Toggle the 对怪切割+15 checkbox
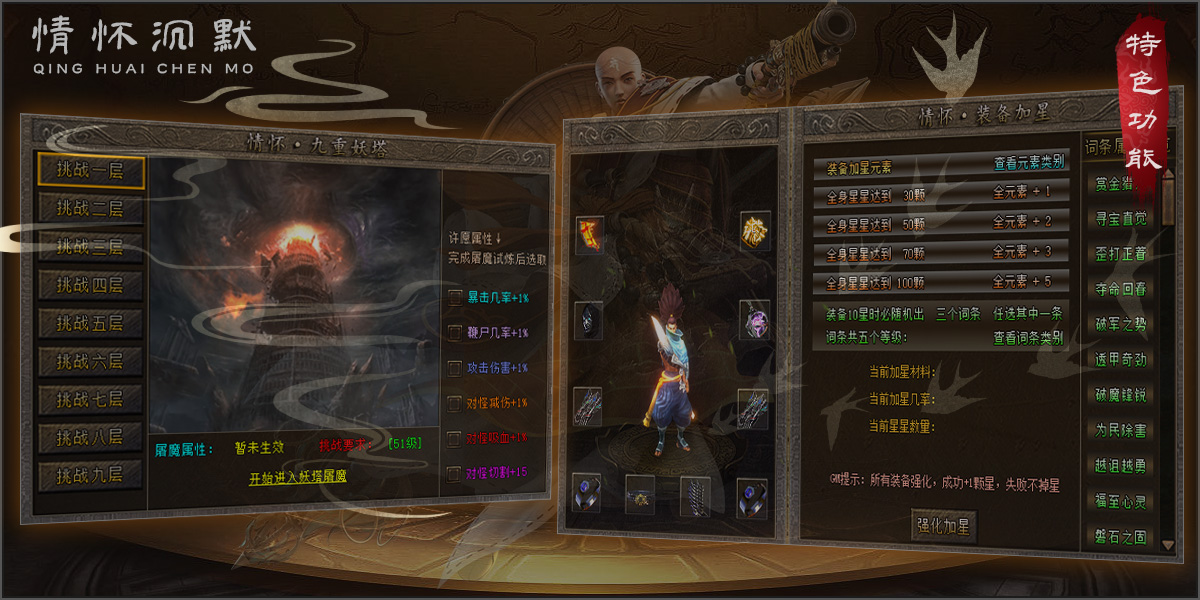Screen dimensions: 1200x600 point(455,472)
